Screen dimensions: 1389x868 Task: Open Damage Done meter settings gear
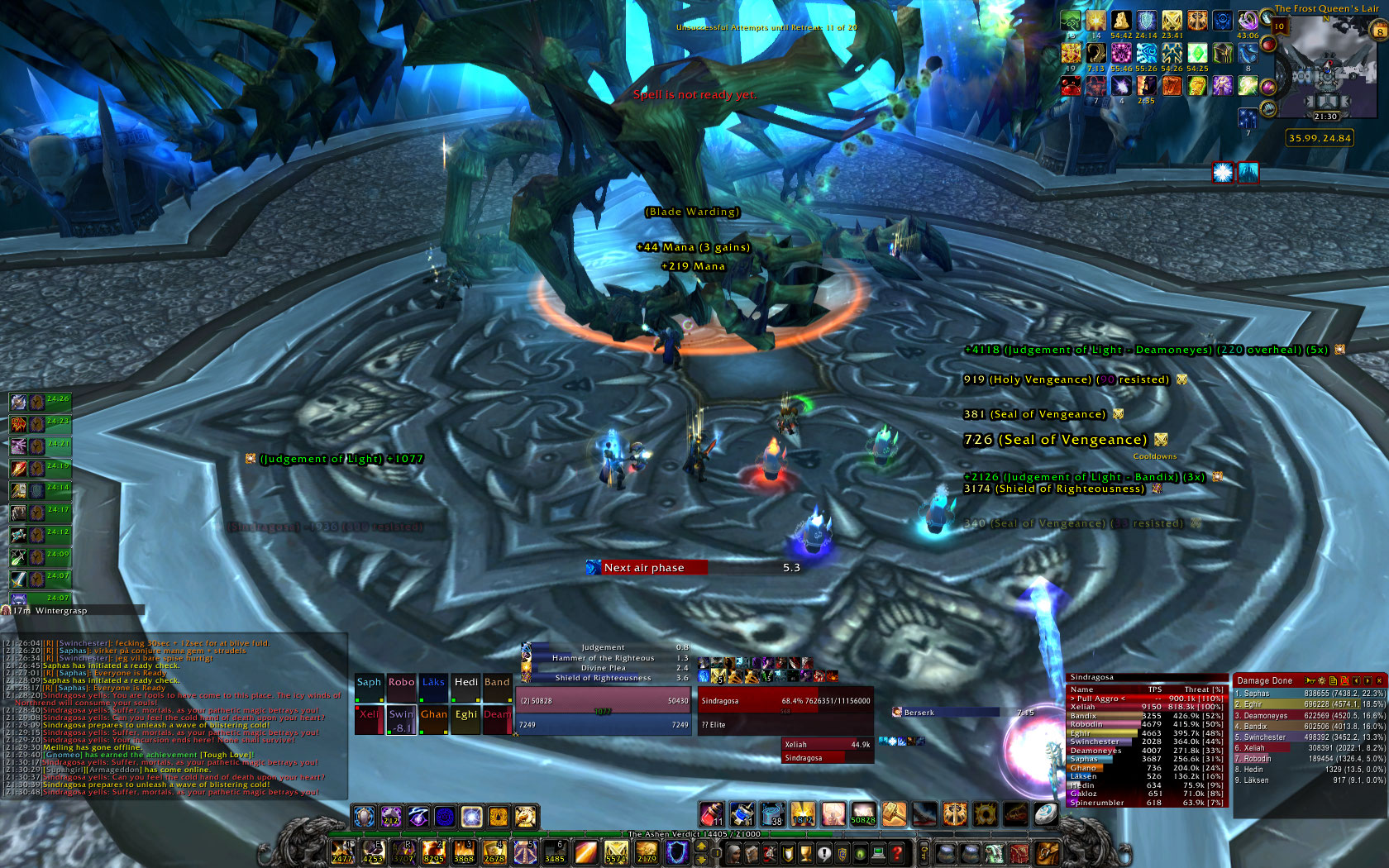1321,680
